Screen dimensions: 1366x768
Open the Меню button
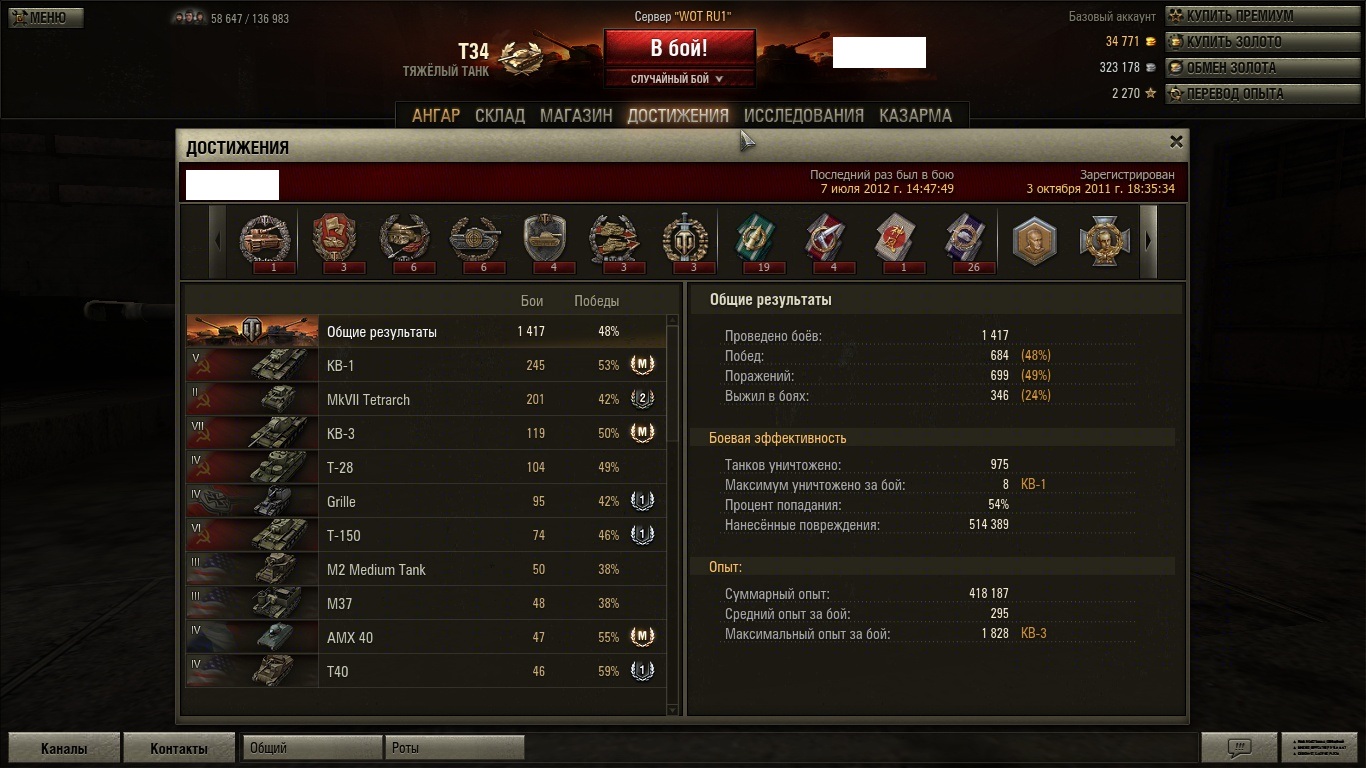pyautogui.click(x=46, y=17)
